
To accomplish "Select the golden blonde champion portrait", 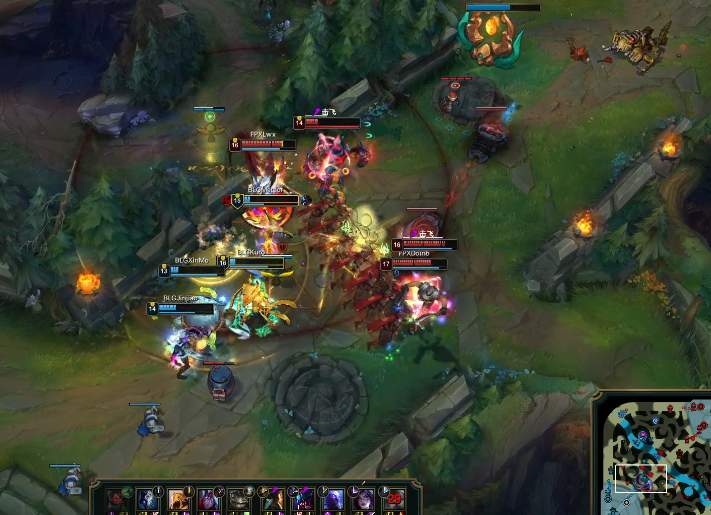I will click(x=176, y=498).
